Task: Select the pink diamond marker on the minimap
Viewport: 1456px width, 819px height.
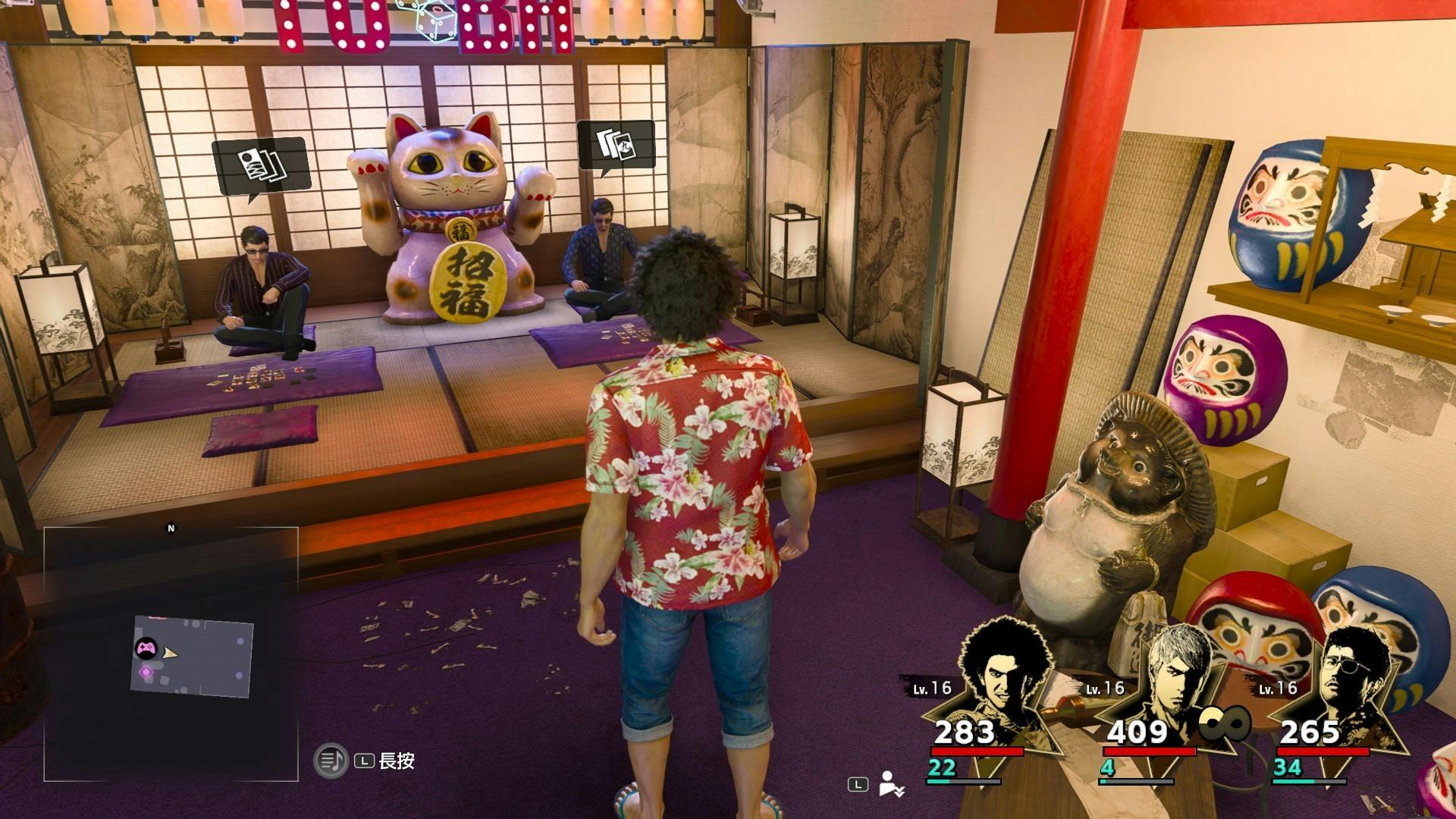Action: 146,672
